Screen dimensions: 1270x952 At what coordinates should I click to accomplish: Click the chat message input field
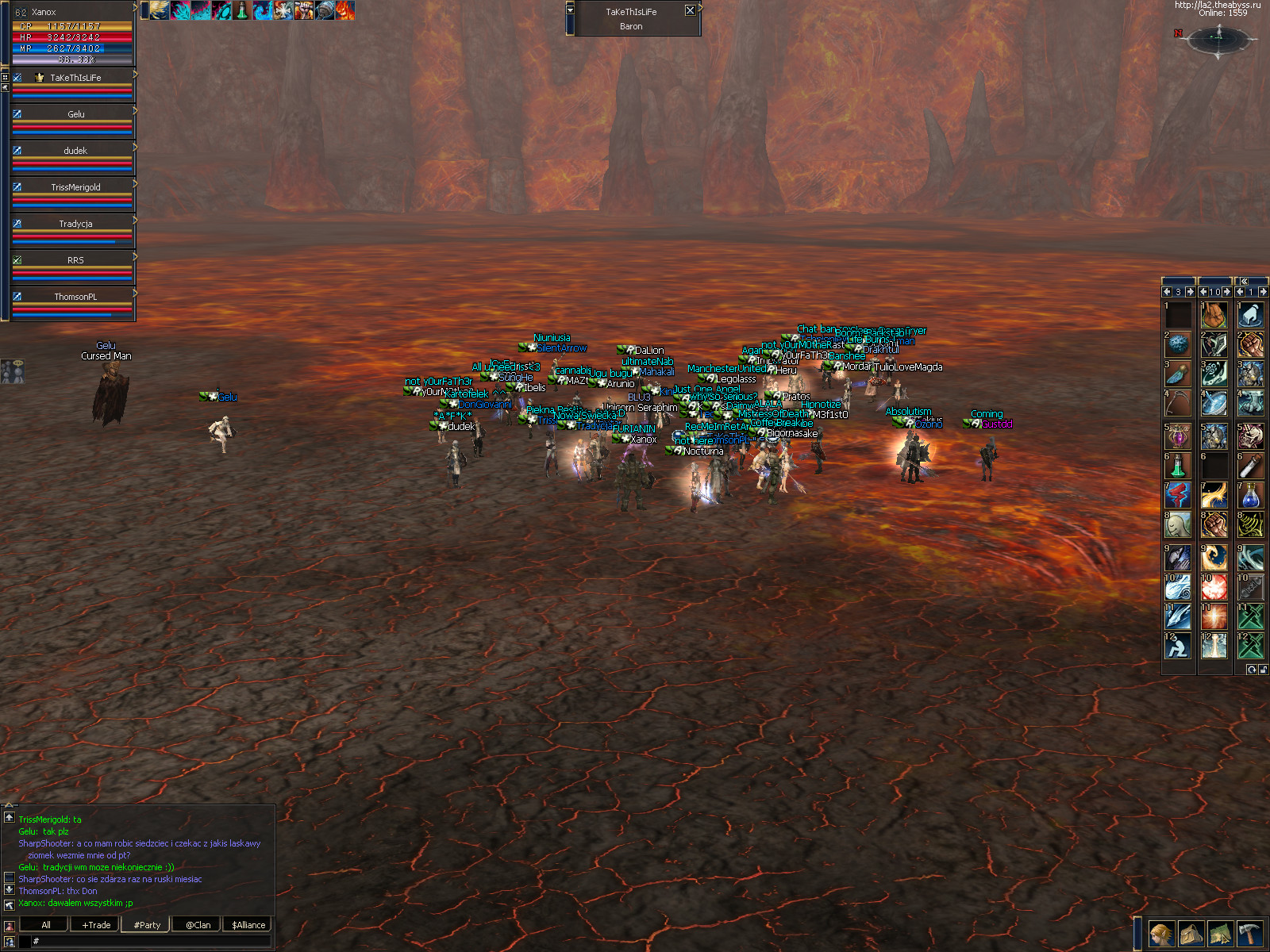click(151, 941)
